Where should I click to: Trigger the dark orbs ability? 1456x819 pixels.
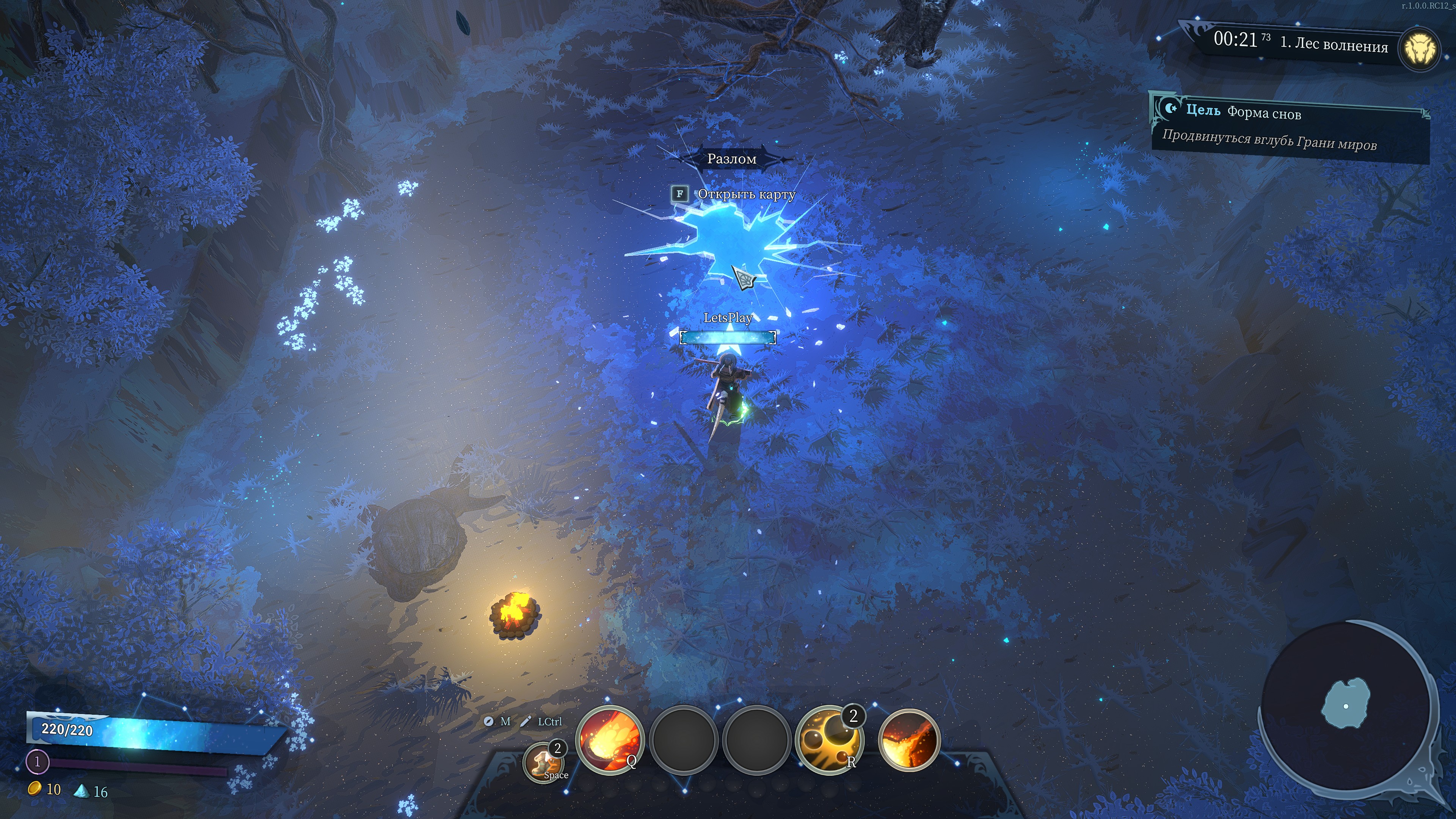828,739
